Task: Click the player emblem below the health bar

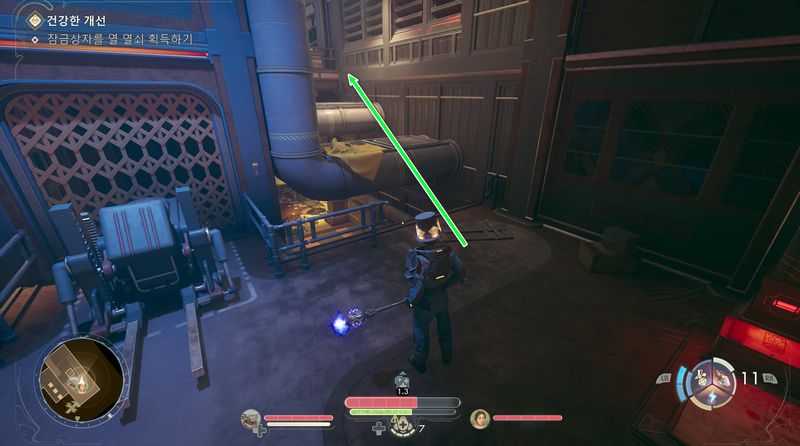Action: click(x=402, y=426)
